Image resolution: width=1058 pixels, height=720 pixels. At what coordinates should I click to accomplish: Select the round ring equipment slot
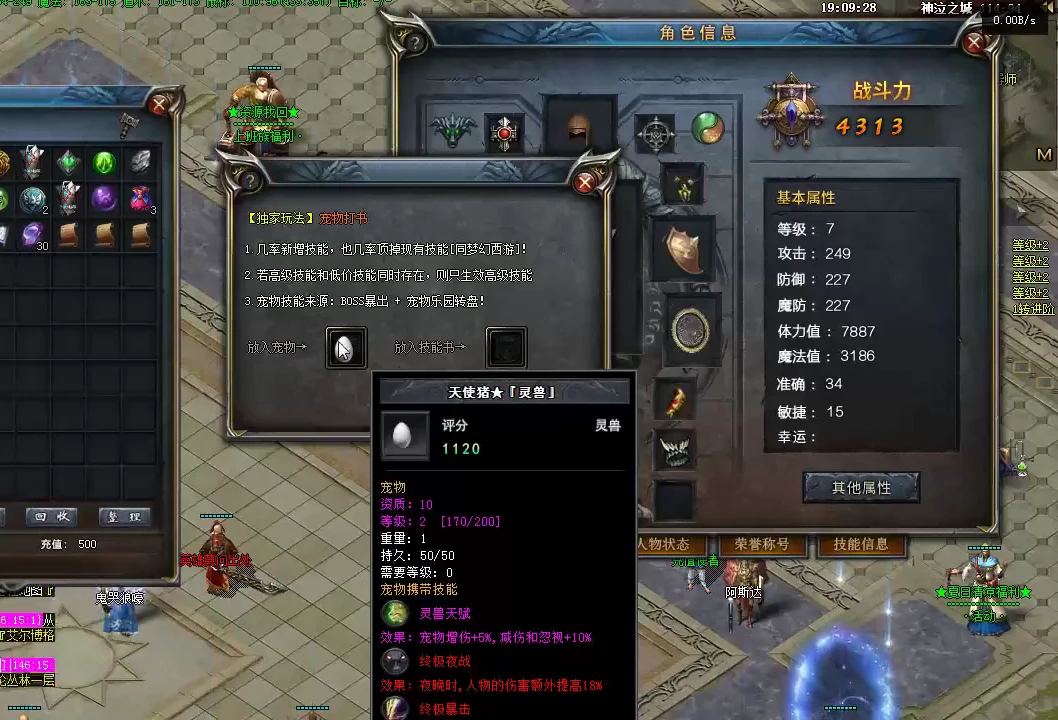pos(691,330)
